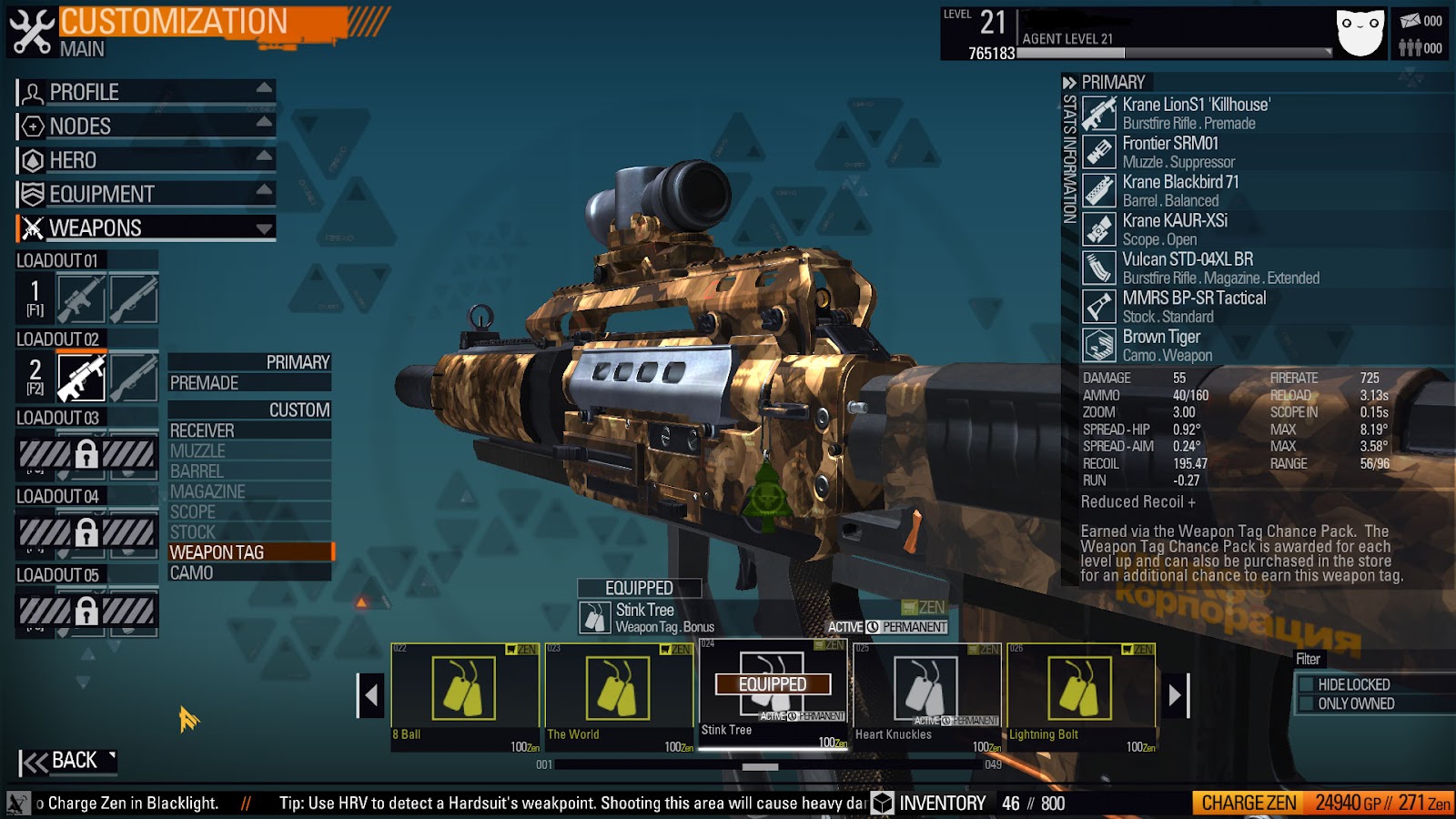Show previous weapon tags with left arrow

coord(370,695)
